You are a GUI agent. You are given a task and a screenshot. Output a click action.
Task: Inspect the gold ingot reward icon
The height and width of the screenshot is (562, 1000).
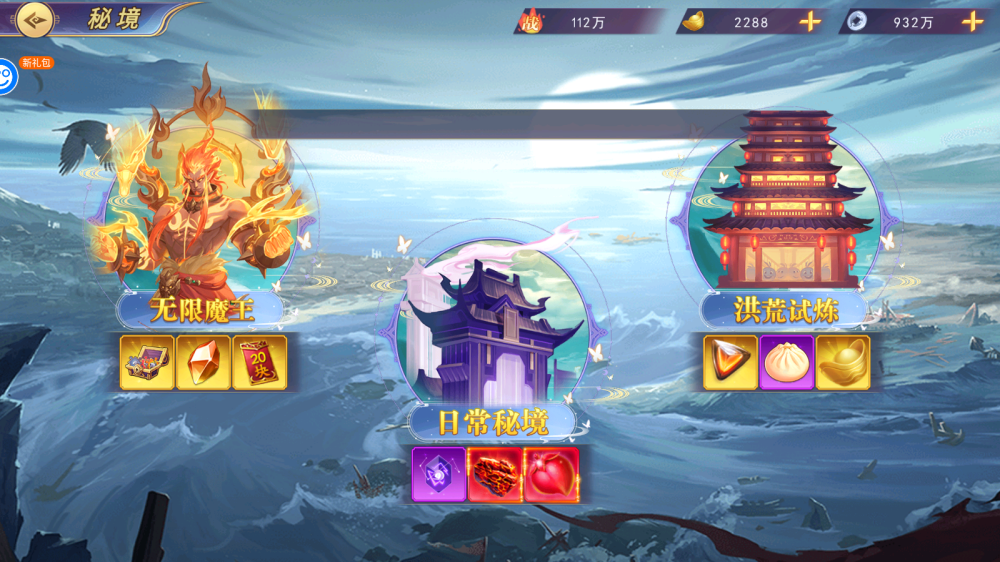[842, 362]
